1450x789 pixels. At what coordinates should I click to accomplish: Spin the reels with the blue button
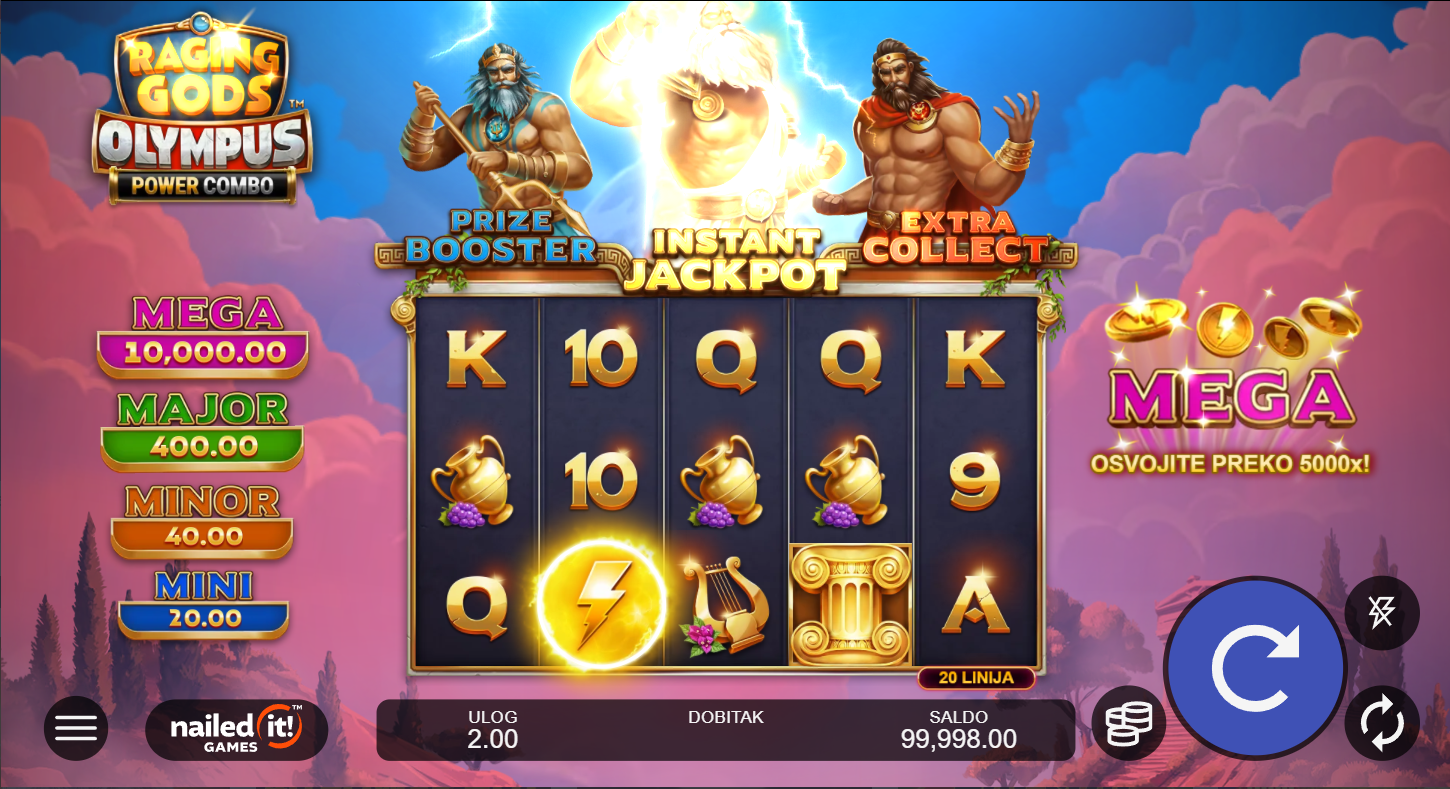pyautogui.click(x=1255, y=667)
